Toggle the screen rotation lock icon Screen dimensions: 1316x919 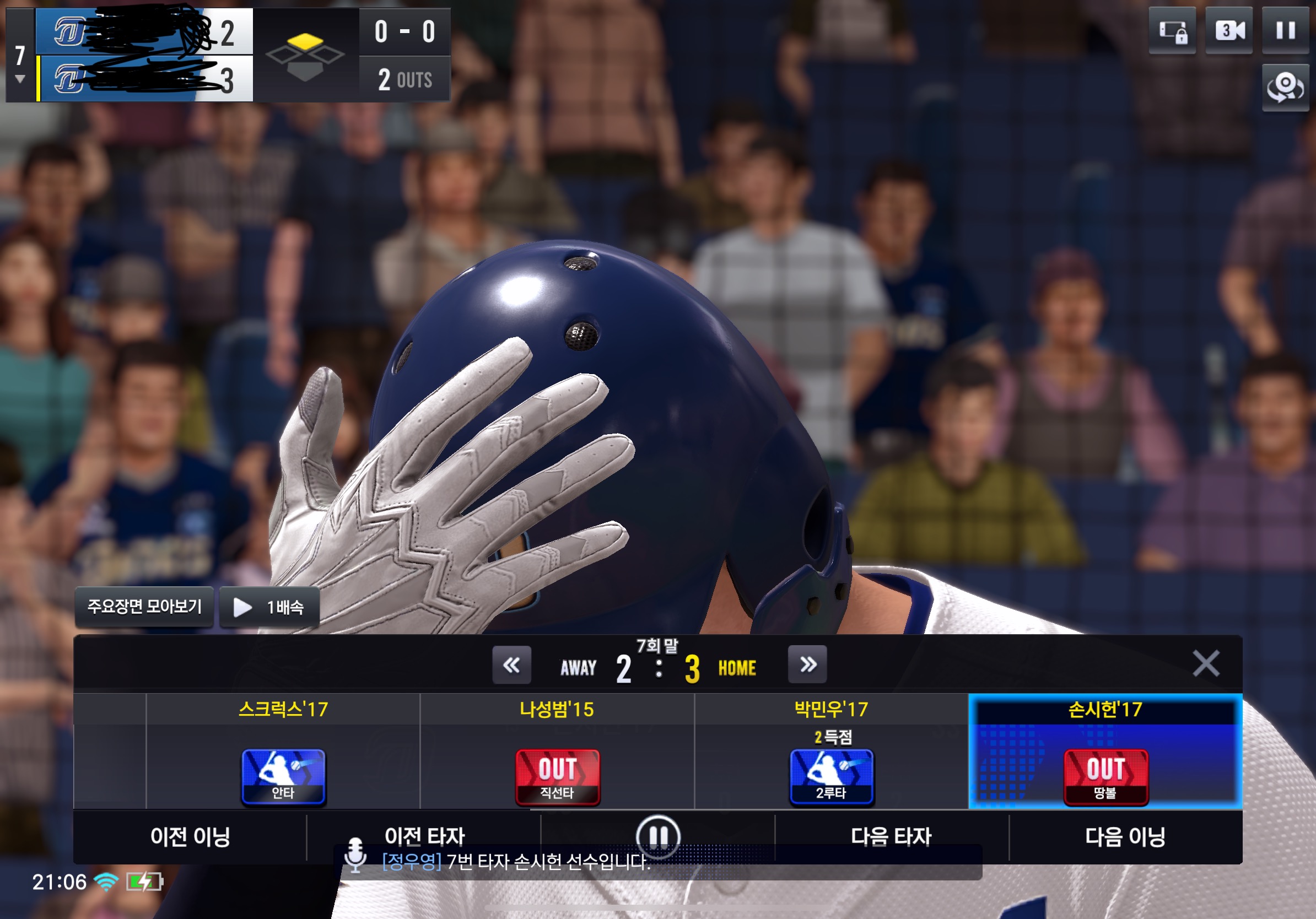pos(1172,30)
